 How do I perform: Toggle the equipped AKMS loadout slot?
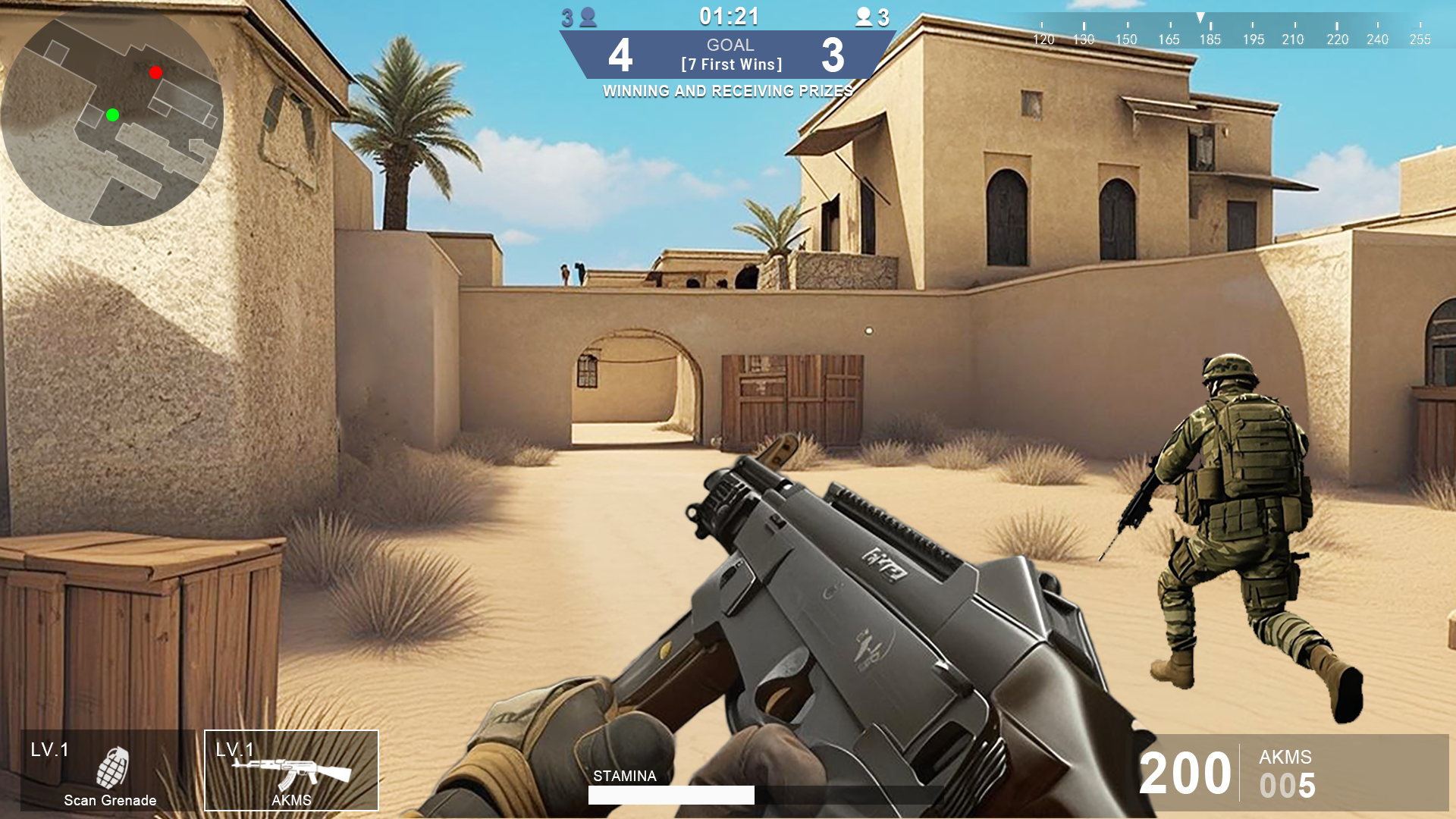(291, 770)
